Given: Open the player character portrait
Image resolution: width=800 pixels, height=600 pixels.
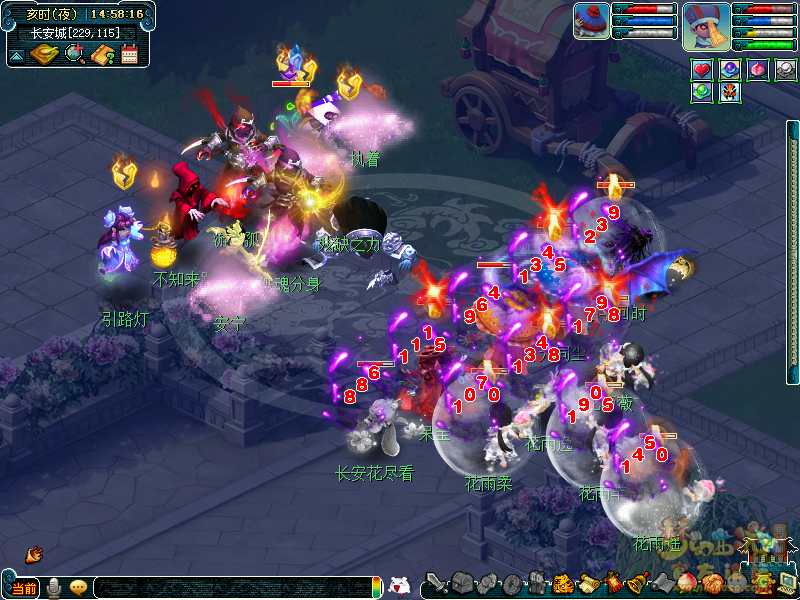Looking at the screenshot, I should 706,25.
